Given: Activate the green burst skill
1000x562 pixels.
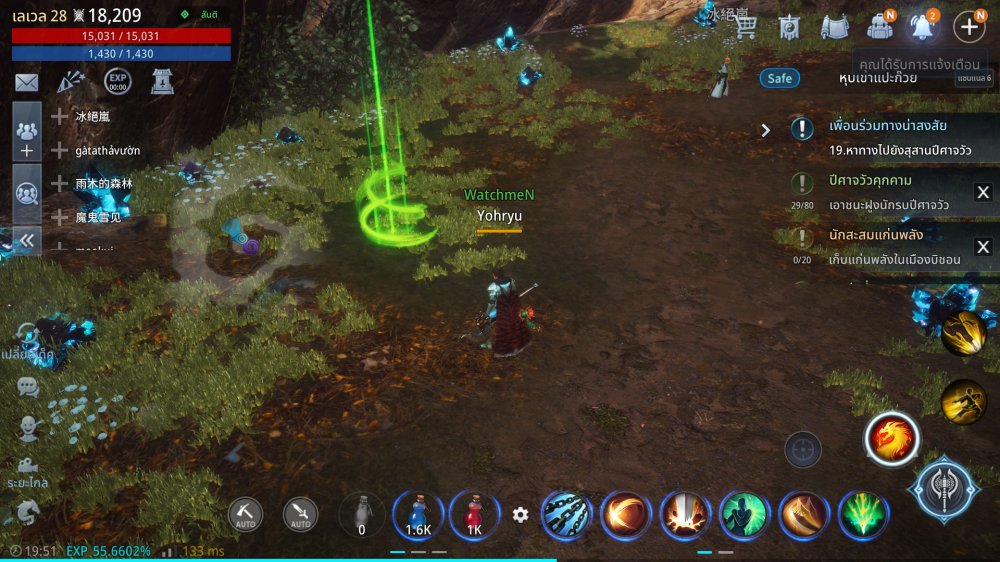Looking at the screenshot, I should (x=862, y=515).
